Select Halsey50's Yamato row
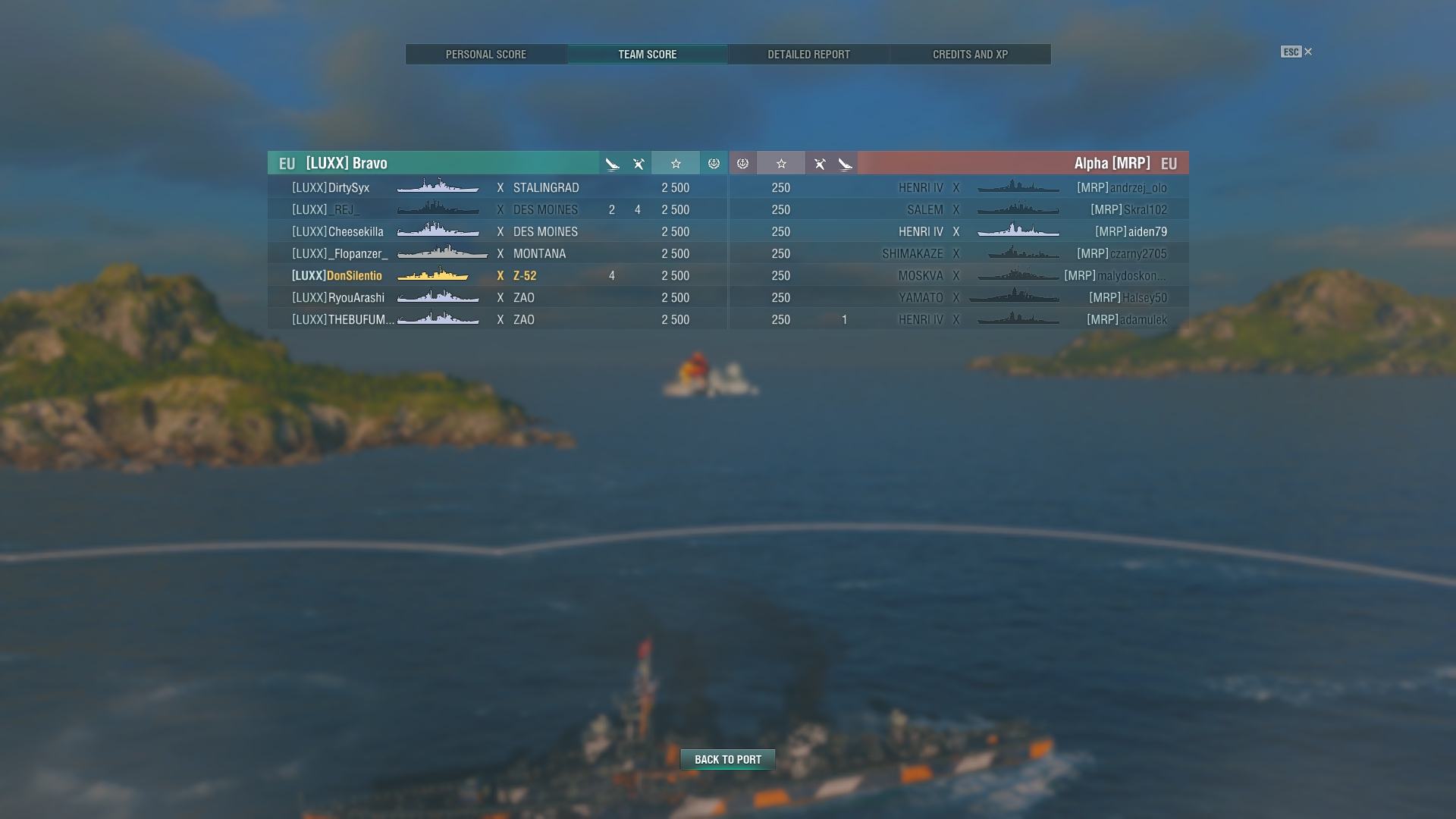The height and width of the screenshot is (819, 1456). [959, 298]
